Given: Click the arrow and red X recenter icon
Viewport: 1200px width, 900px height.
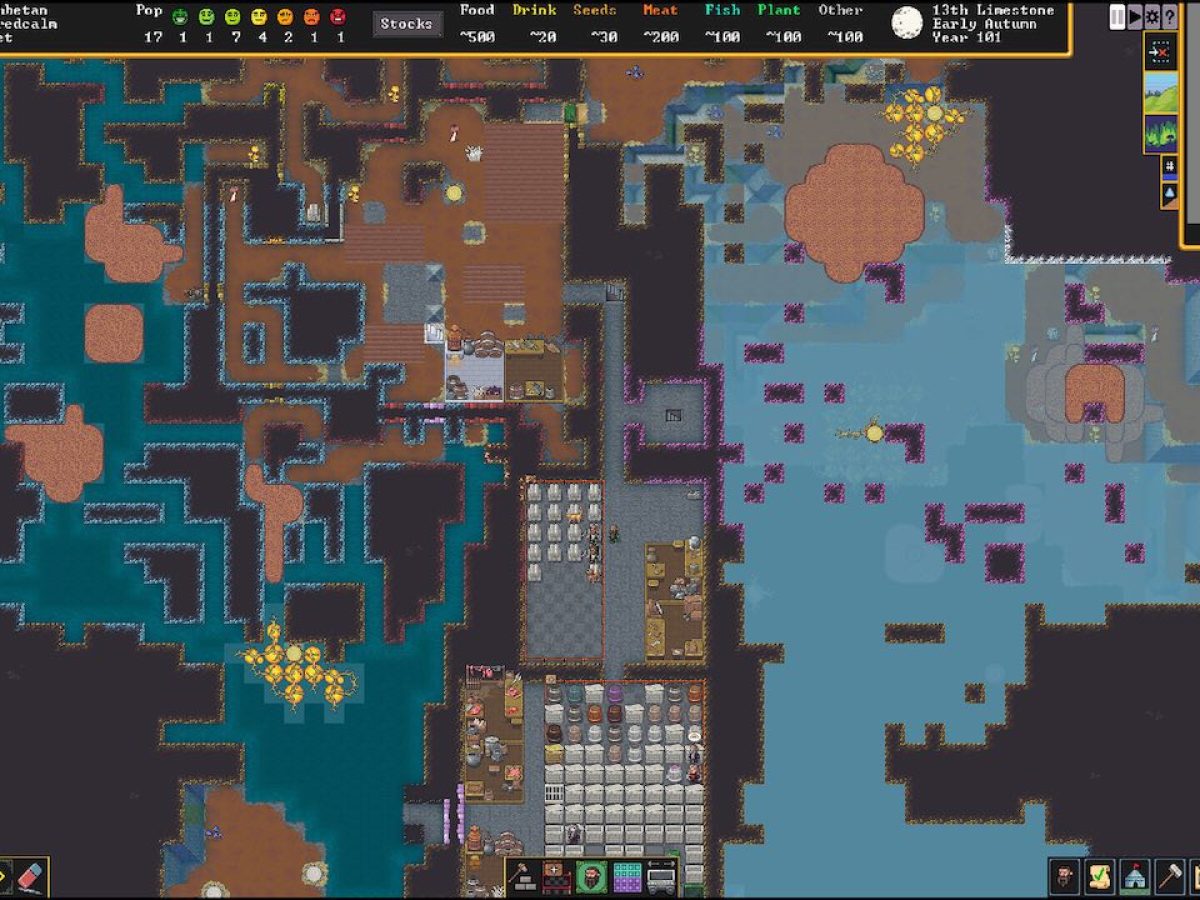Looking at the screenshot, I should click(1161, 51).
